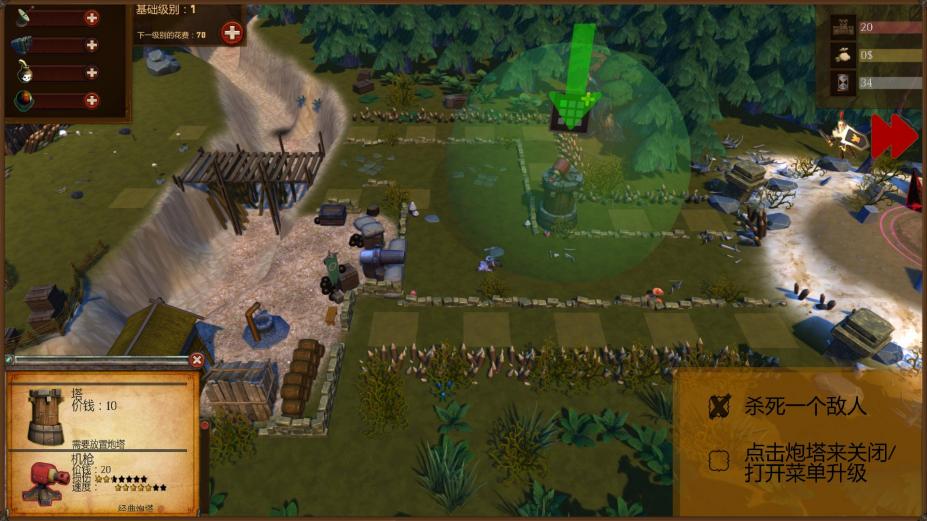
Task: Add a level to the skull bomb ability
Action: click(92, 73)
